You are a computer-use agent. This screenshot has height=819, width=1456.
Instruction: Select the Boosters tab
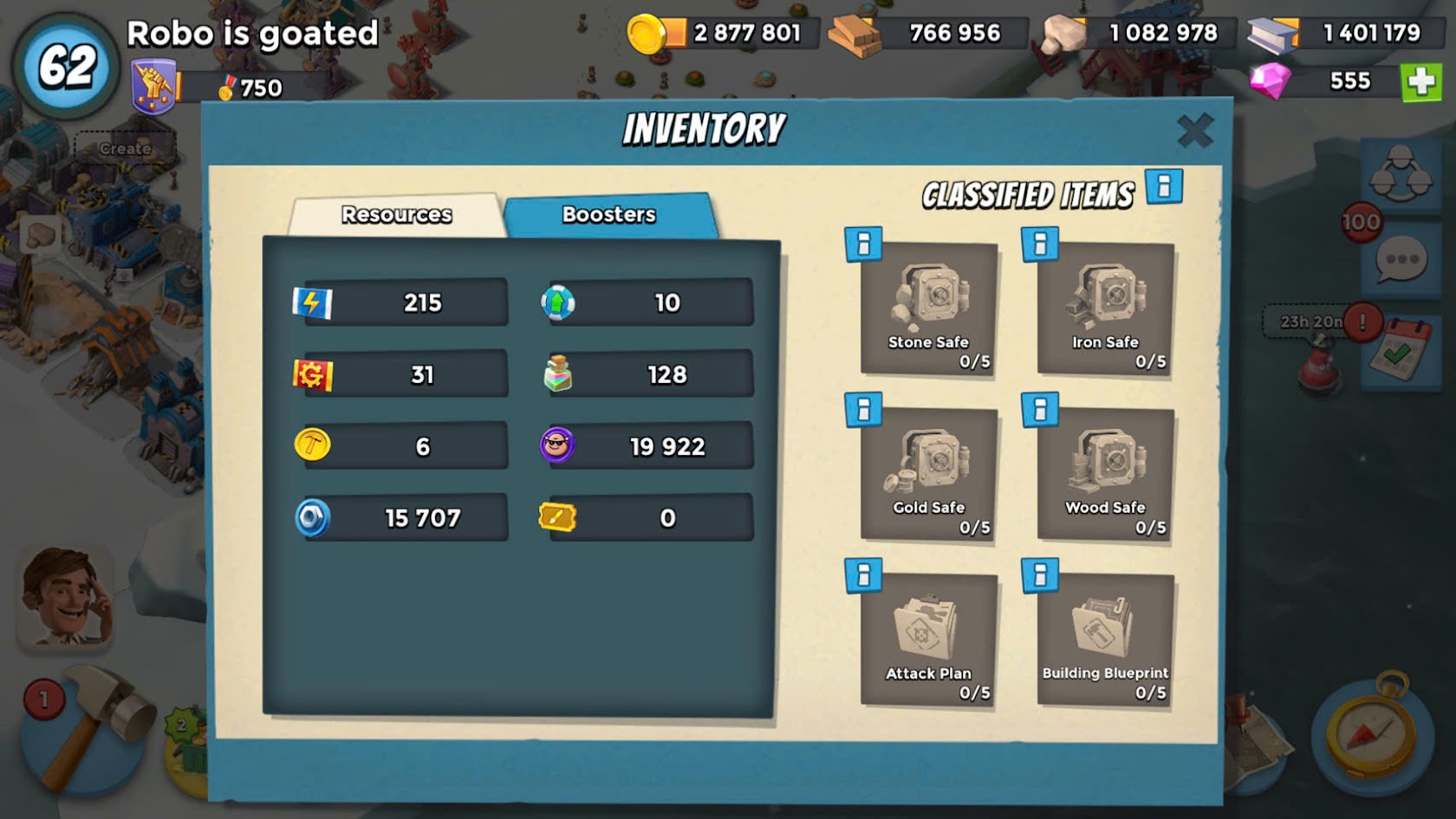click(x=609, y=215)
